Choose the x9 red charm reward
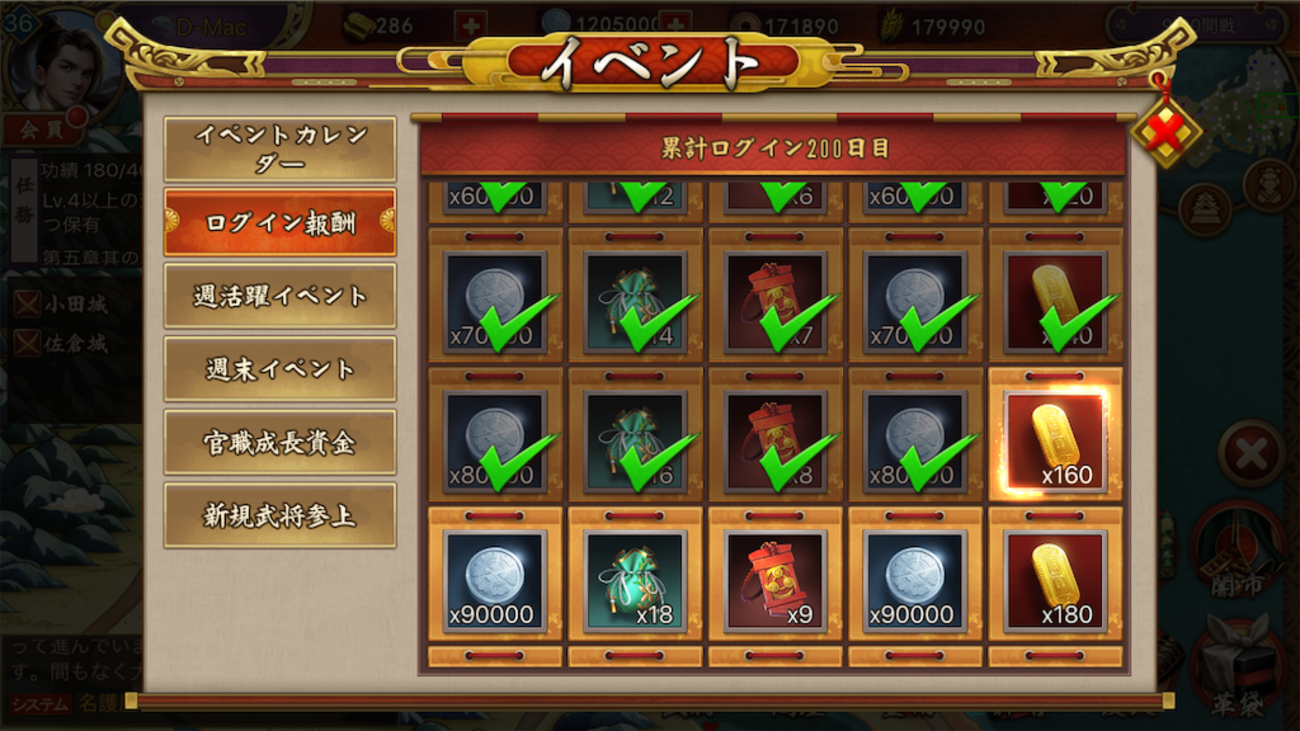 tap(775, 581)
